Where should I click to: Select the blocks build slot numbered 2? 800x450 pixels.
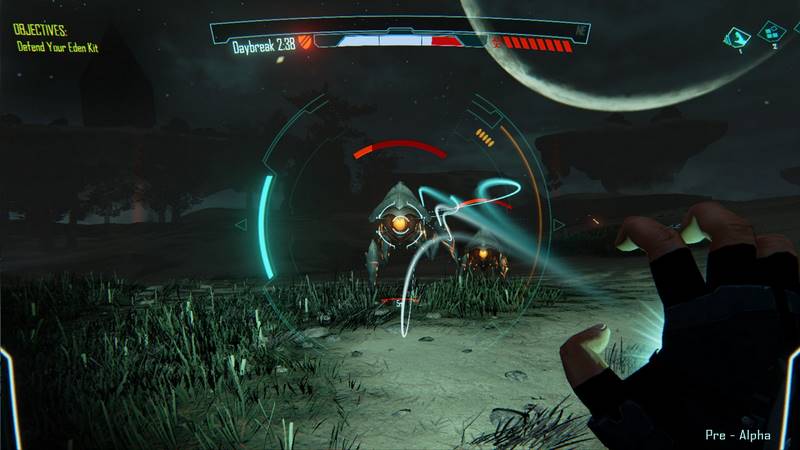(771, 31)
